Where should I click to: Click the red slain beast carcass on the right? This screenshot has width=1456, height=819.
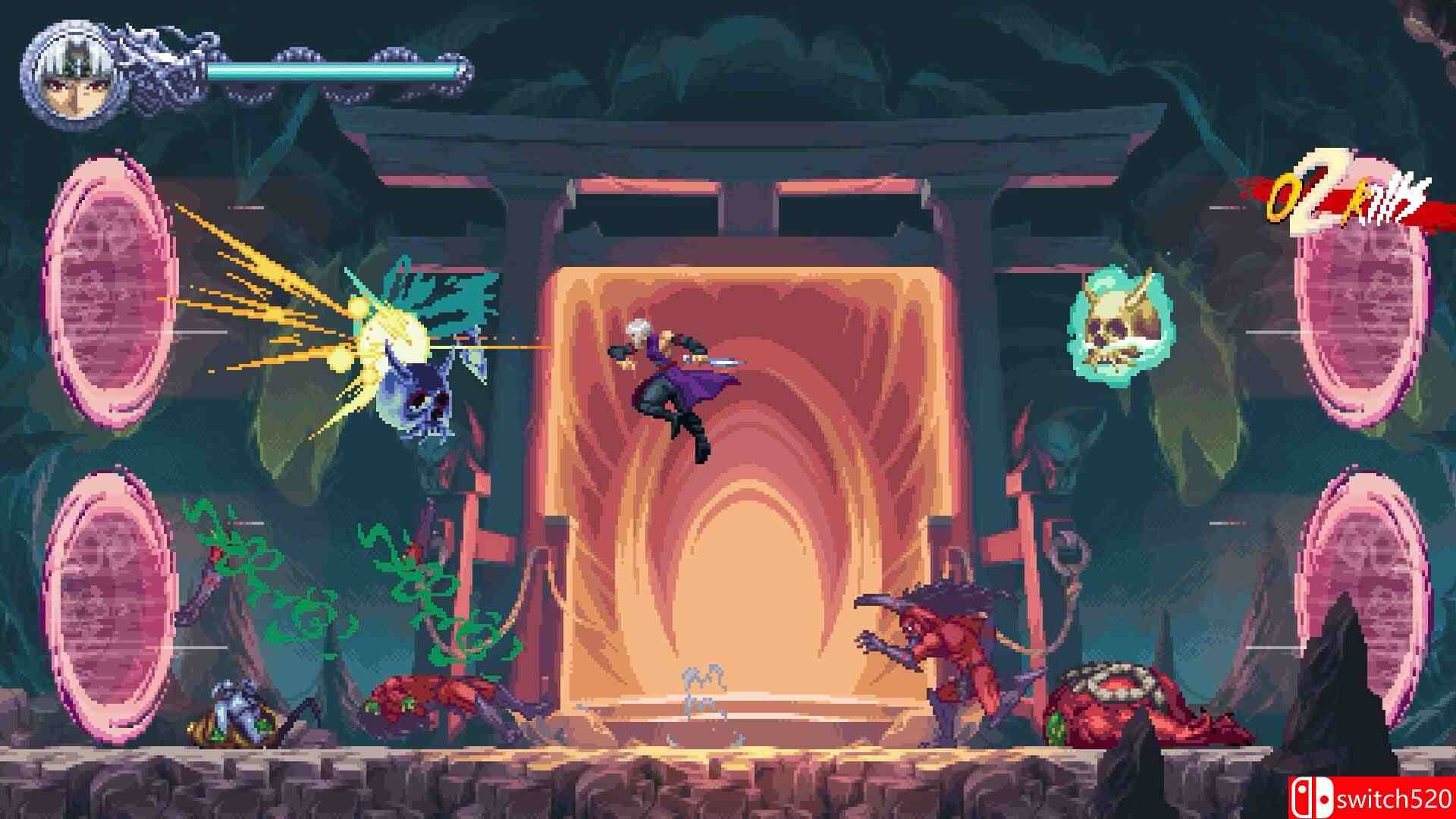(x=1122, y=705)
